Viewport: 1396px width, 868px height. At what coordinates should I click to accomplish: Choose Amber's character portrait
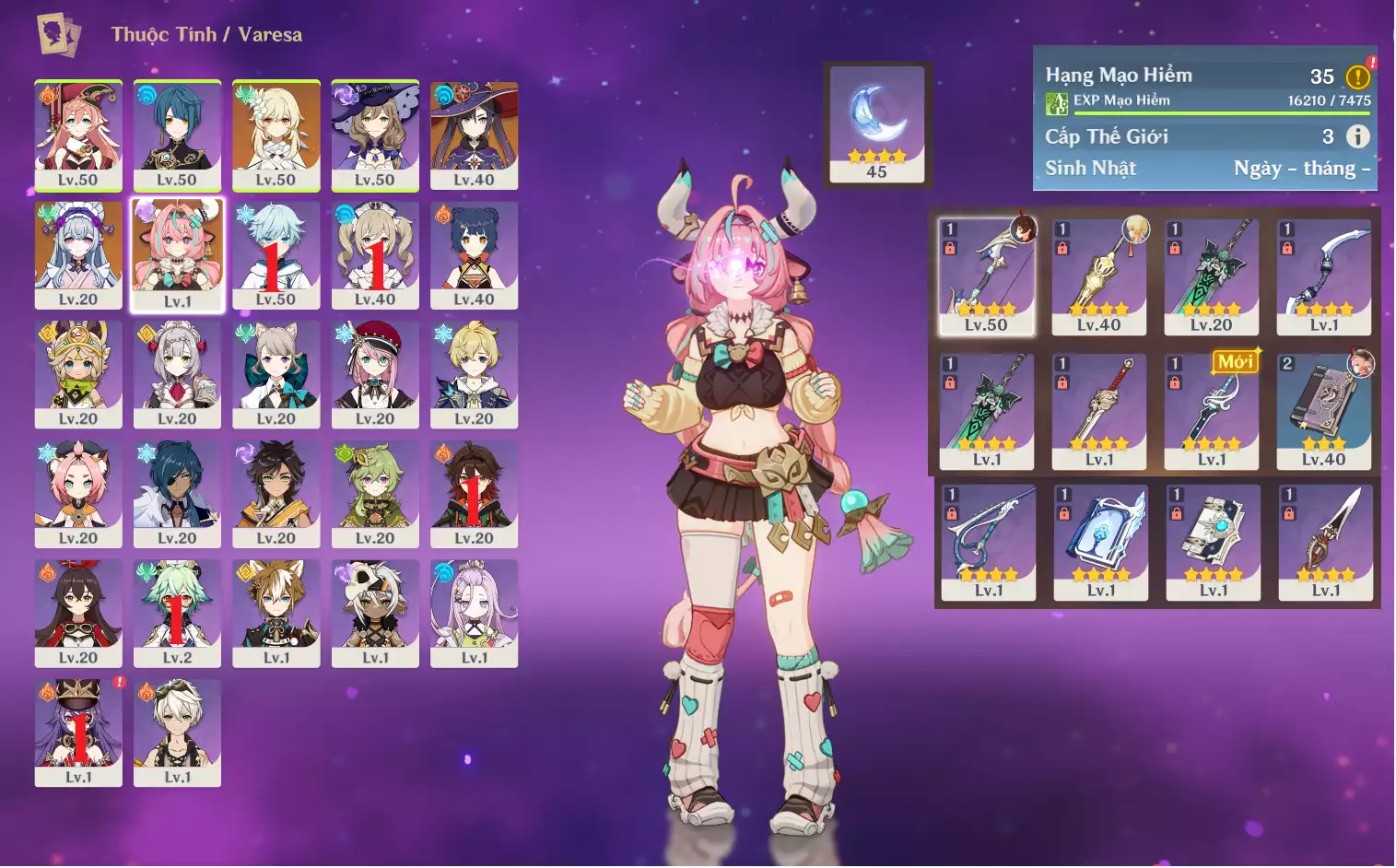pos(78,613)
